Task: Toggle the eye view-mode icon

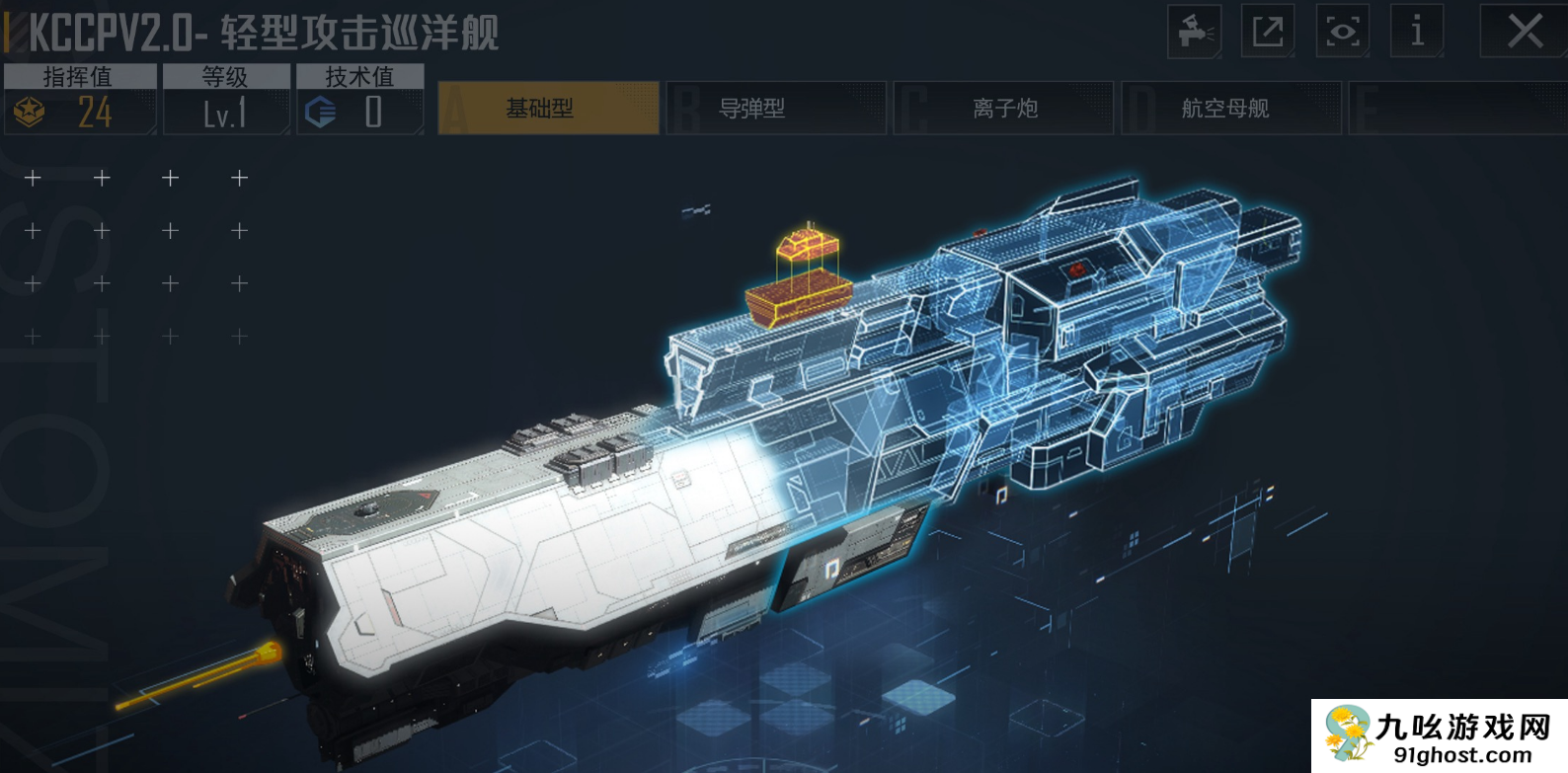Action: pyautogui.click(x=1342, y=32)
